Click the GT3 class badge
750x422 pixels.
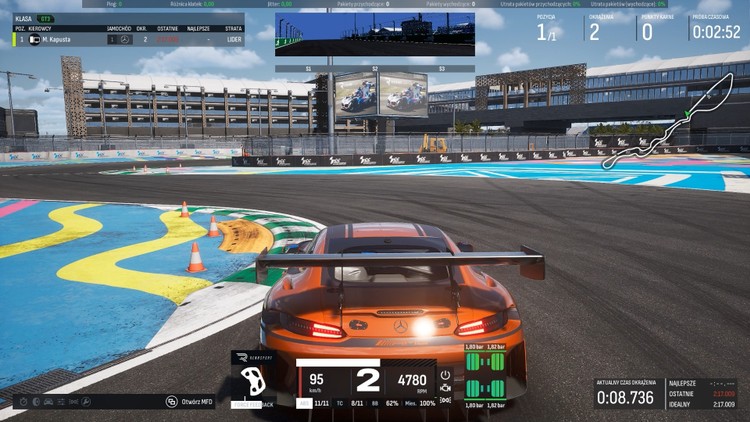(46, 19)
